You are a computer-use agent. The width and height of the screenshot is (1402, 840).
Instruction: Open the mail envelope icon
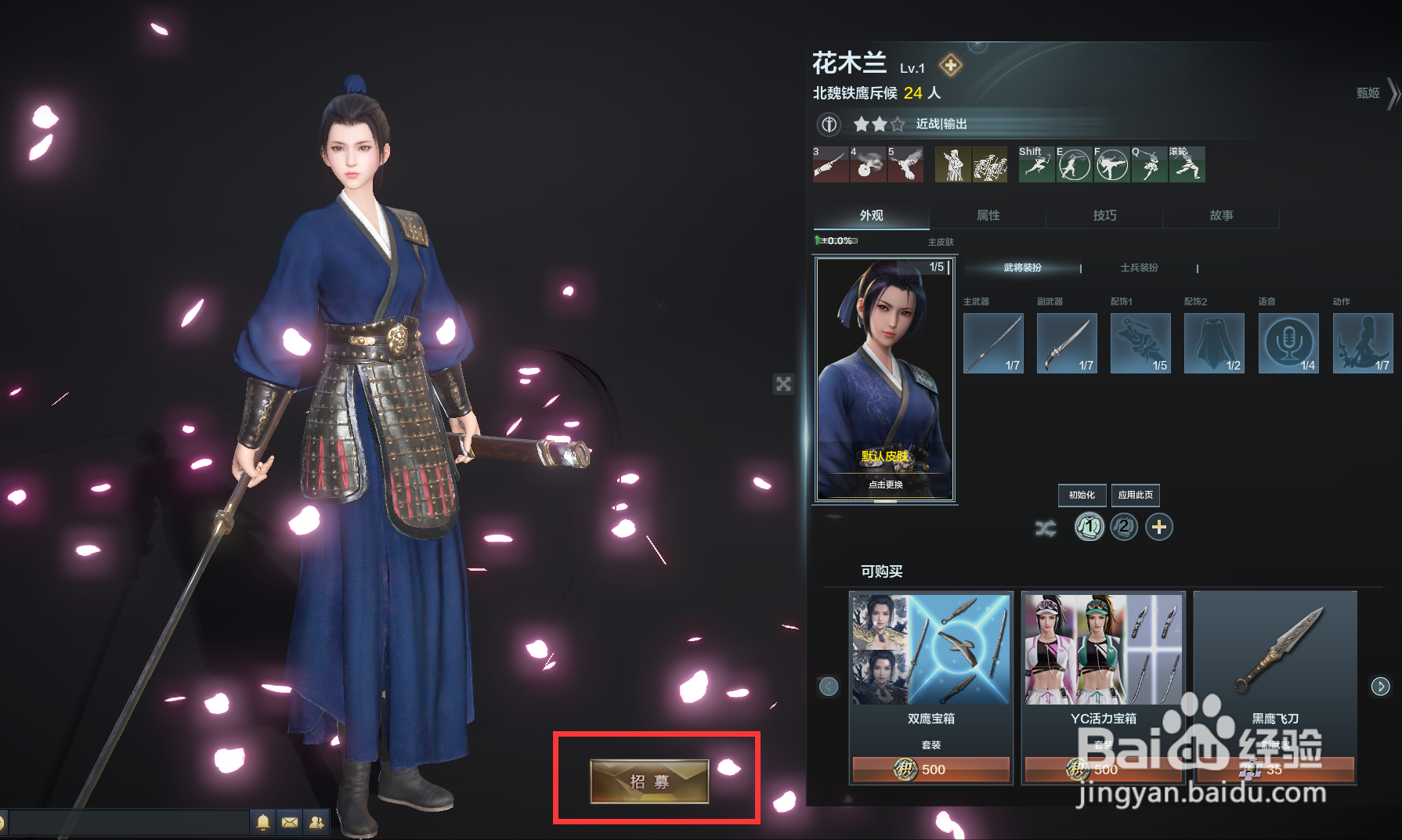coord(290,823)
